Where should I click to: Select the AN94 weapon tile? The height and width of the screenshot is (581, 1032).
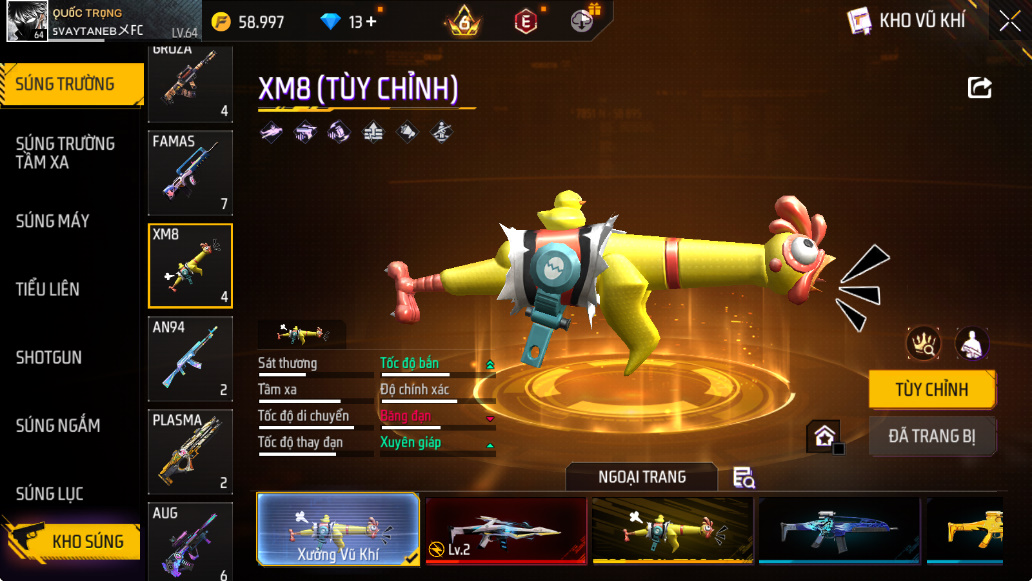(x=190, y=358)
